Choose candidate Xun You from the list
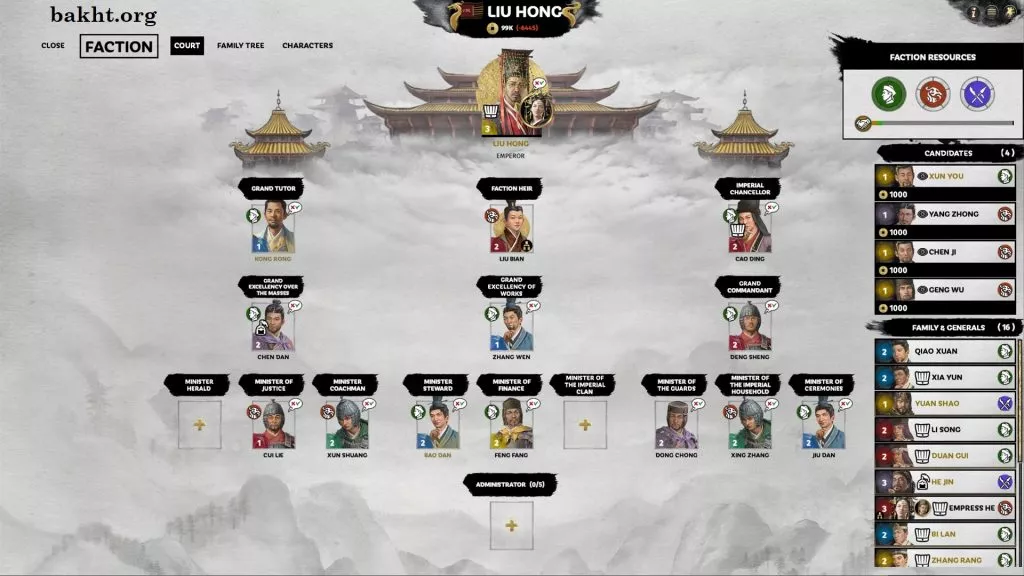Screen dimensions: 1024x576 [x=945, y=176]
